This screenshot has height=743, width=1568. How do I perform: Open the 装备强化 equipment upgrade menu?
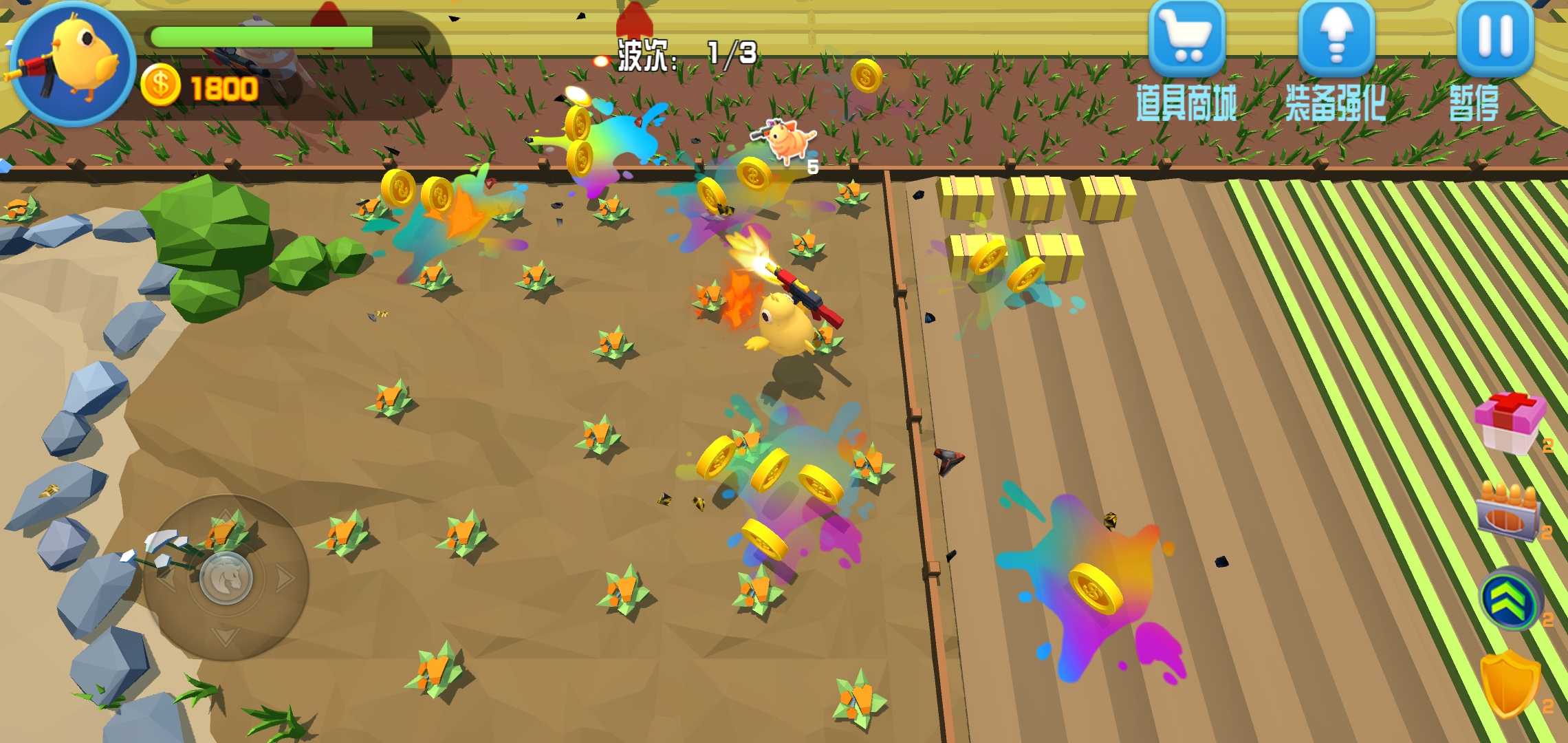pos(1336,40)
